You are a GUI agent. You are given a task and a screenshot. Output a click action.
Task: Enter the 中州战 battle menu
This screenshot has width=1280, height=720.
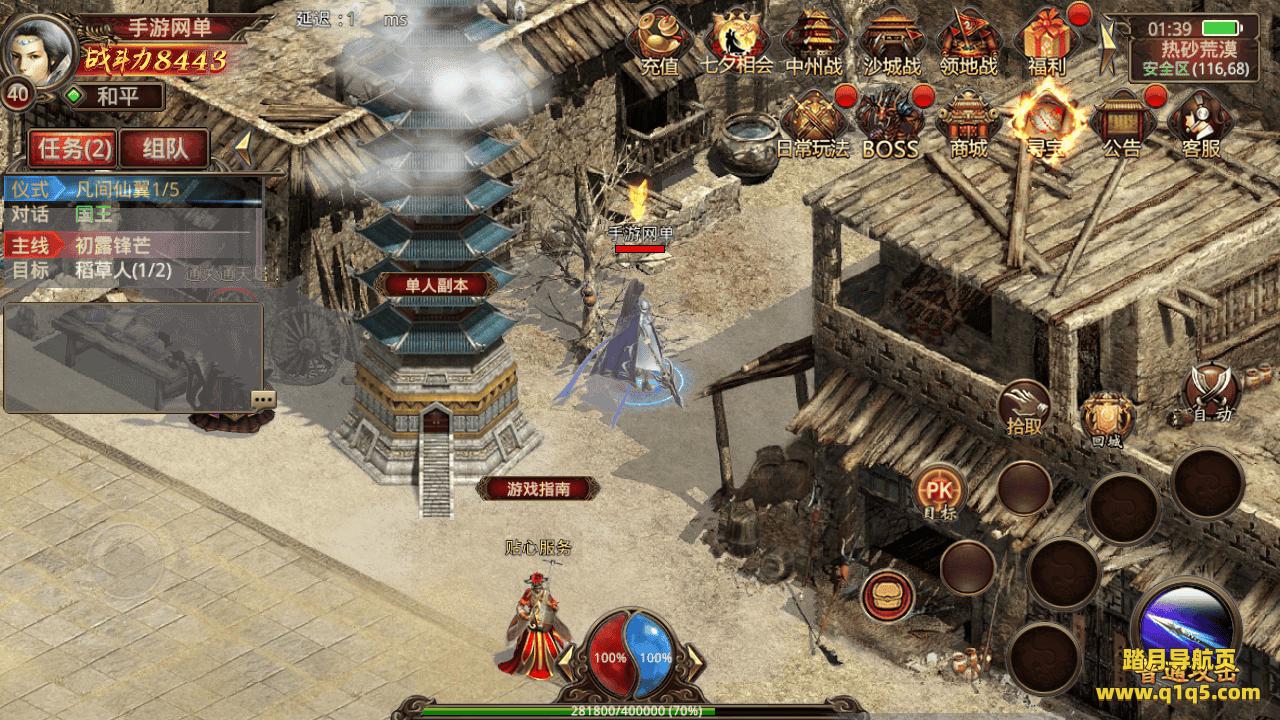pyautogui.click(x=813, y=40)
